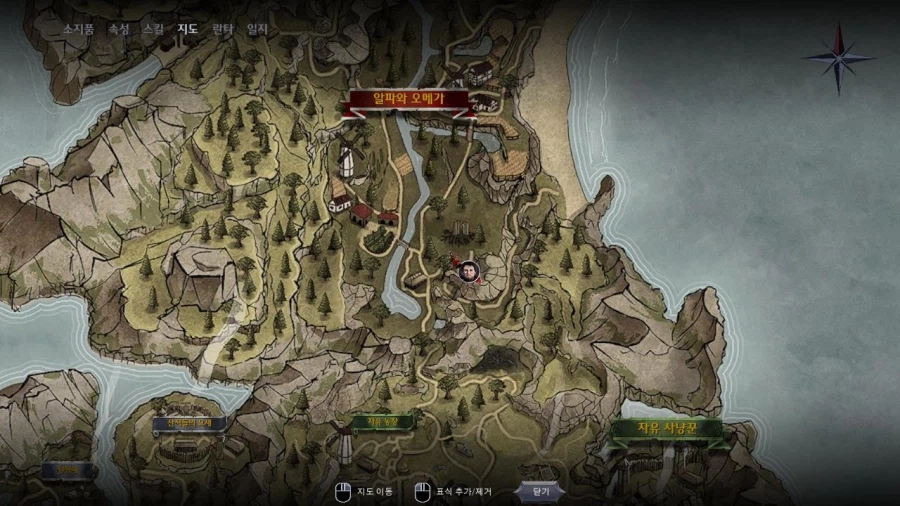The height and width of the screenshot is (506, 900).
Task: Close the map with the 닫기 button
Action: [541, 491]
